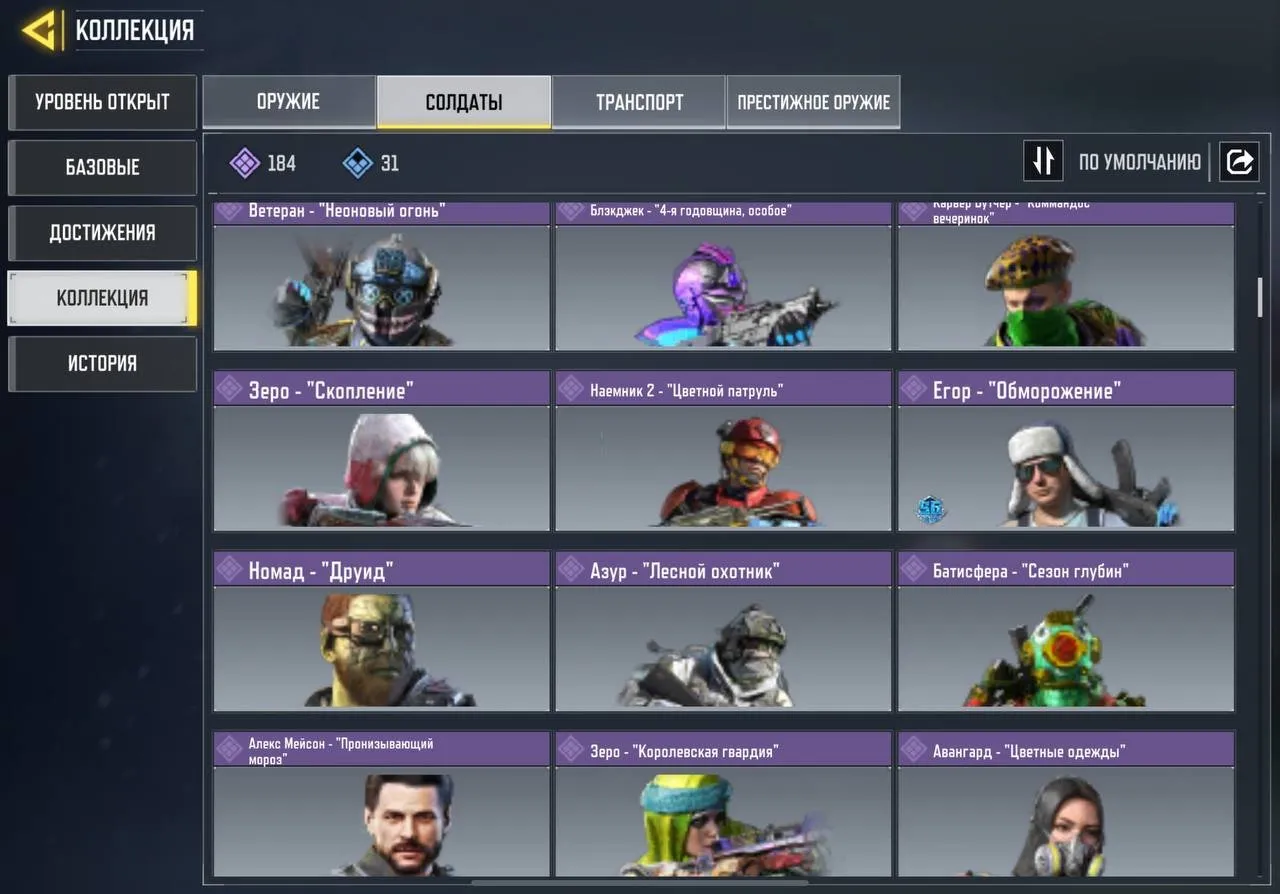The width and height of the screenshot is (1280, 894).
Task: Click the share icon next to sorting options
Action: 1239,161
